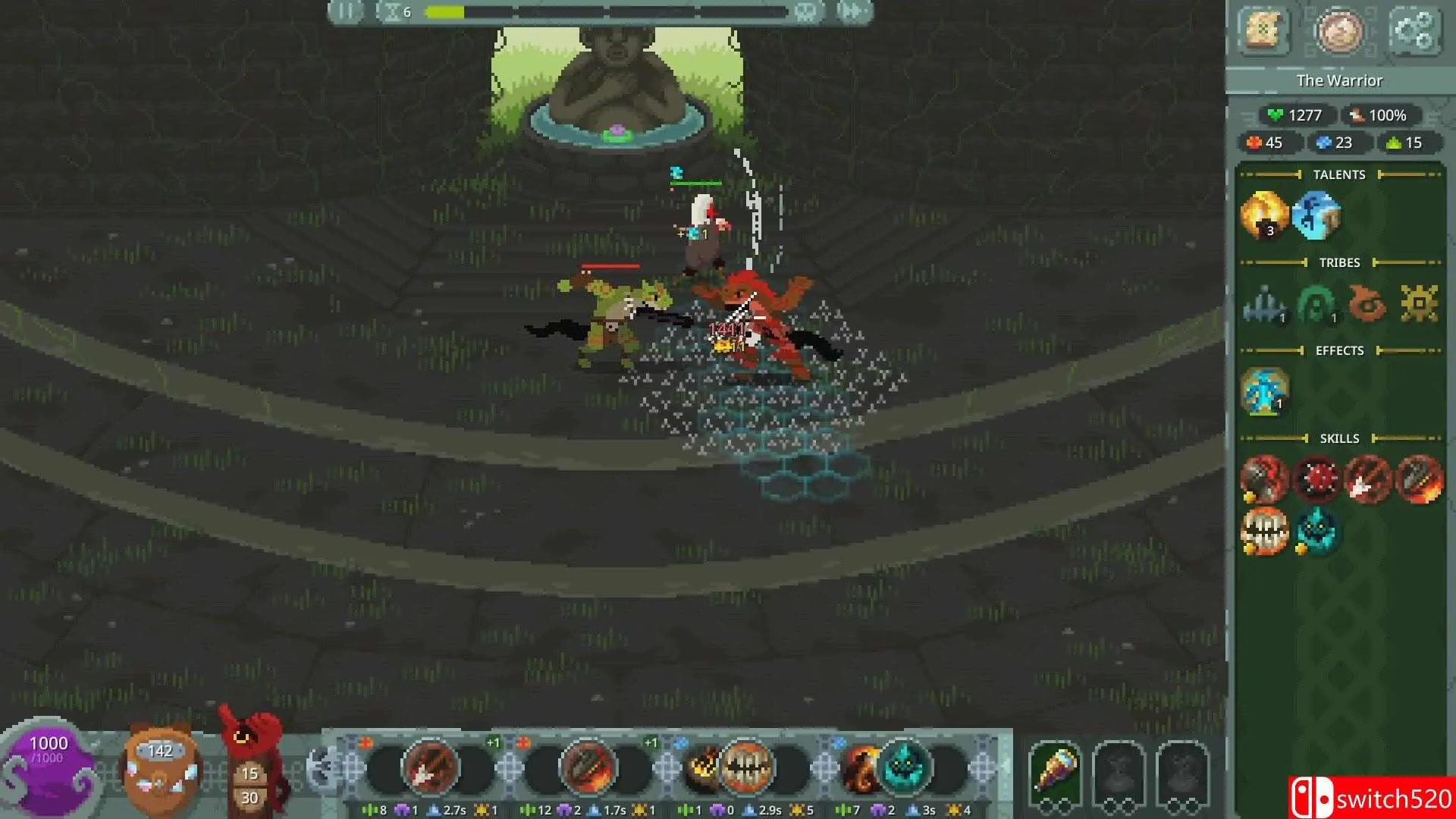This screenshot has width=1456, height=819.
Task: Toggle fast-forward speed
Action: click(853, 12)
